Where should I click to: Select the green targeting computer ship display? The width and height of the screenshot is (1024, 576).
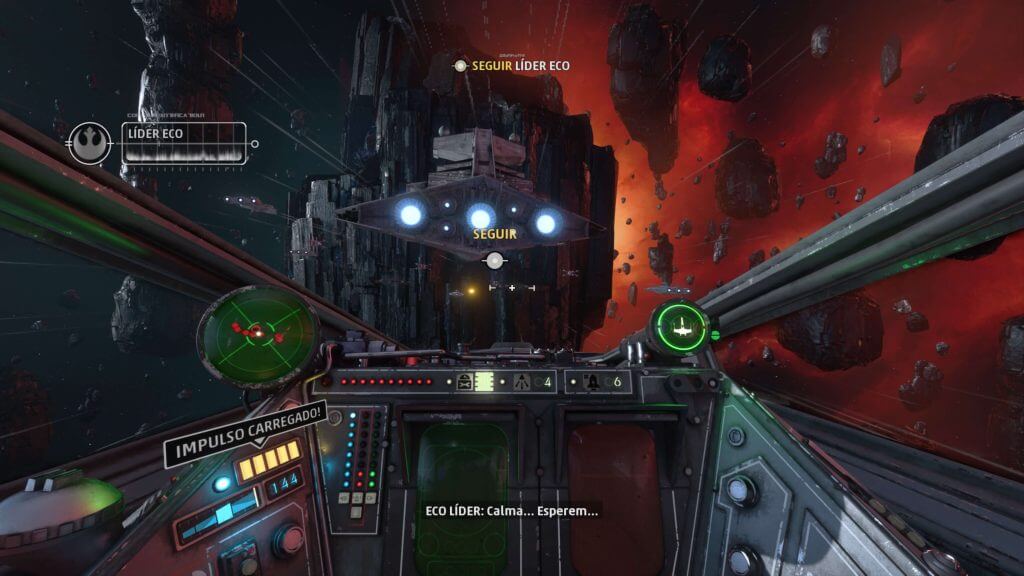click(682, 324)
